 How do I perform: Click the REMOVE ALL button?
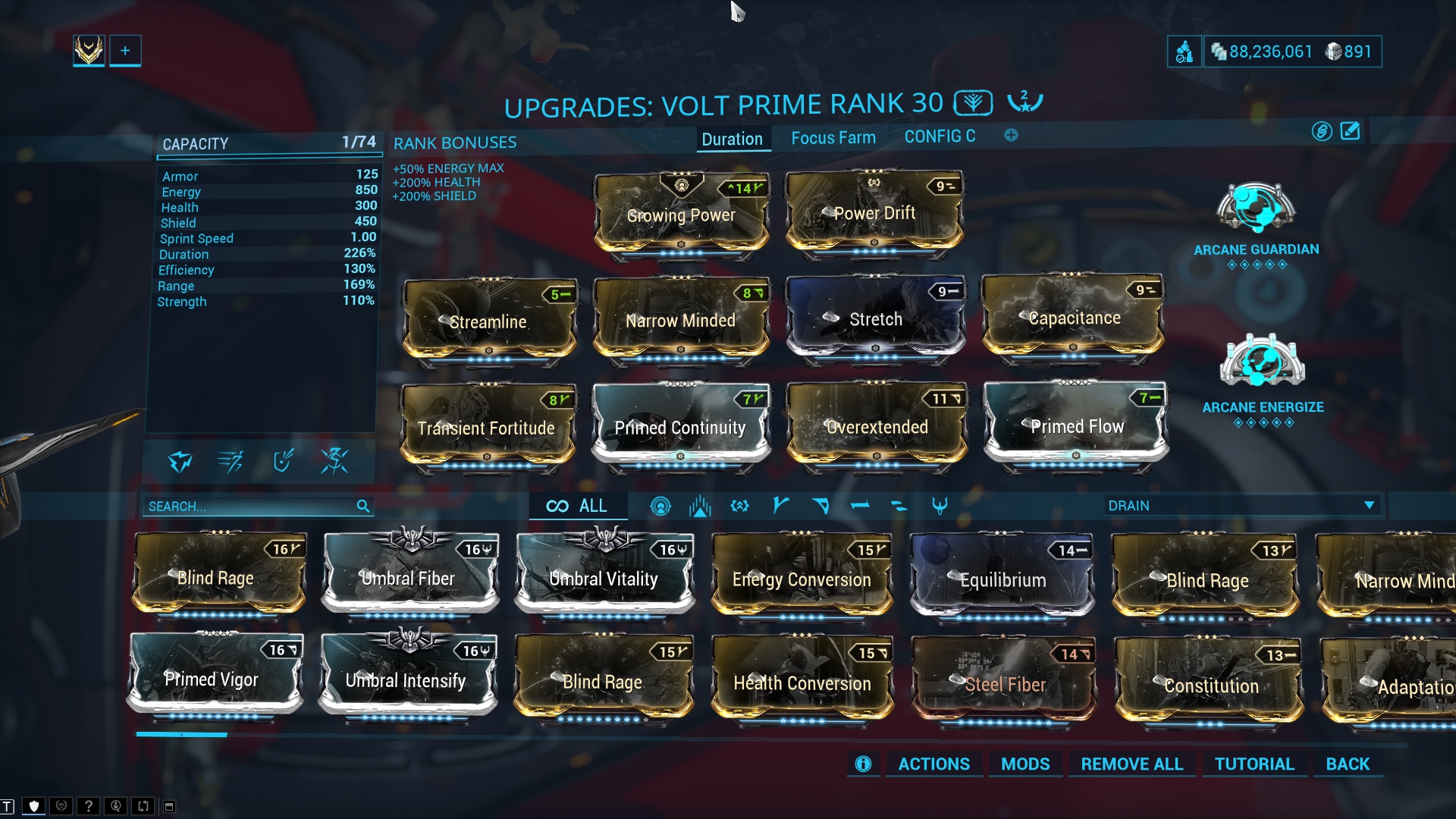(1131, 764)
